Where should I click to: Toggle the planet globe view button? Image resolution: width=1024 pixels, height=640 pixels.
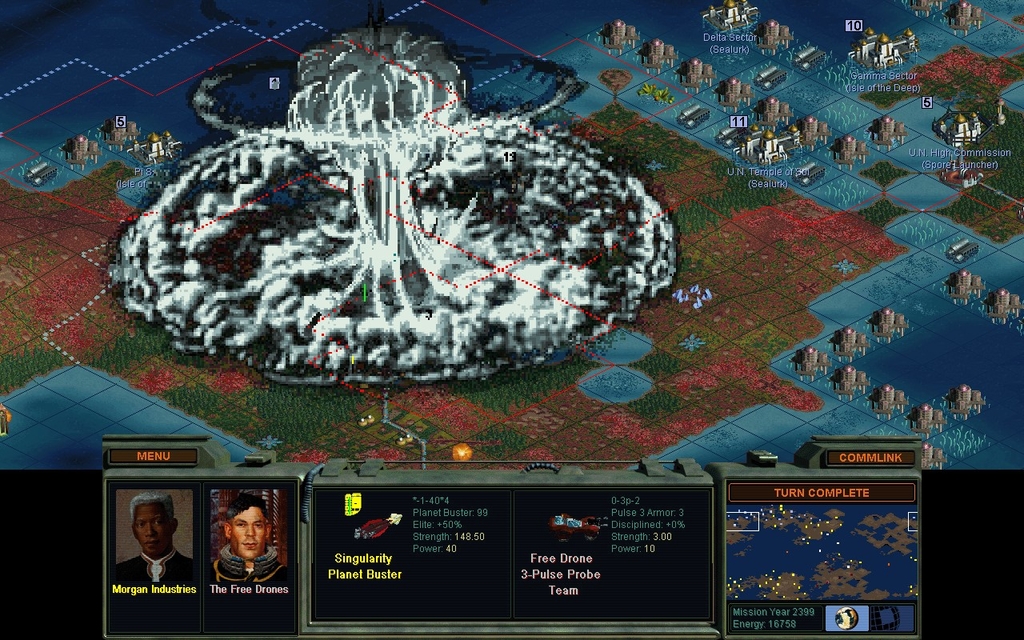coord(846,617)
